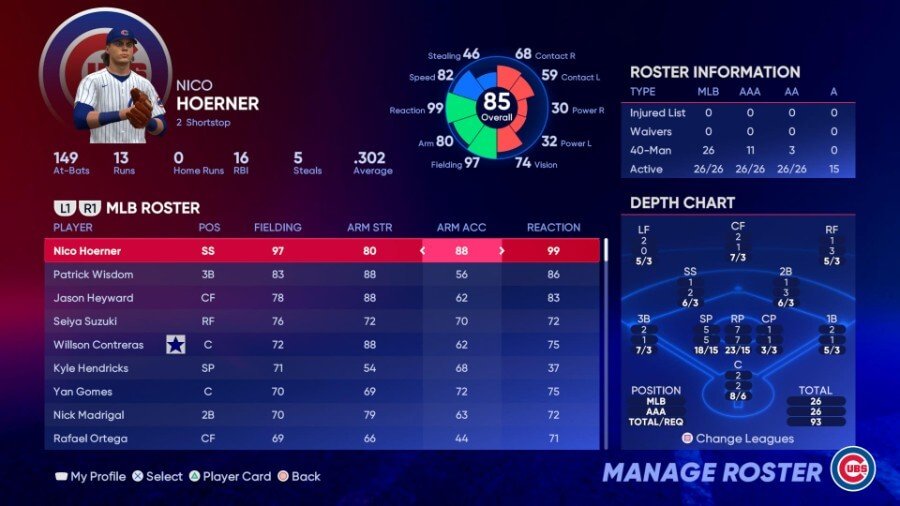The width and height of the screenshot is (900, 506).
Task: Click the right arrow beside ARM ACC value
Action: (x=501, y=251)
